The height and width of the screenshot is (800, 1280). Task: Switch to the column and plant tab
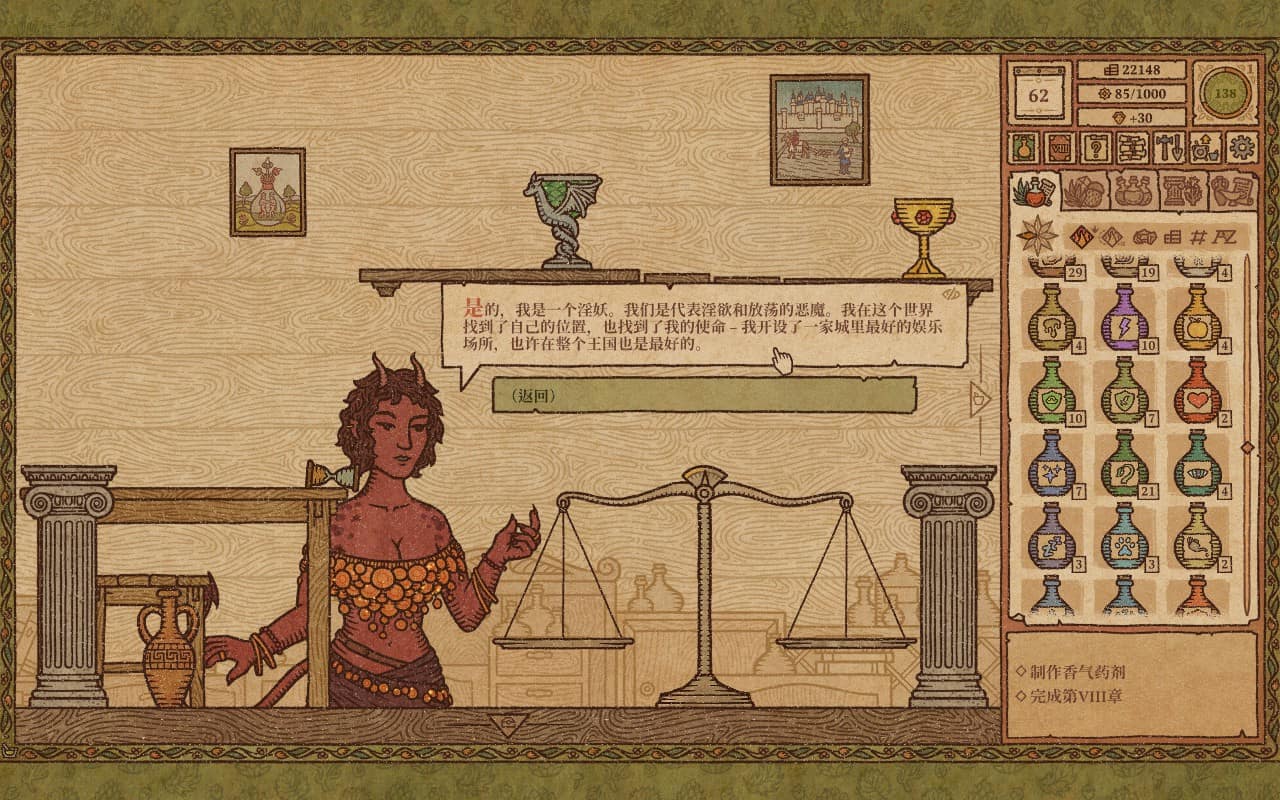tap(1183, 190)
